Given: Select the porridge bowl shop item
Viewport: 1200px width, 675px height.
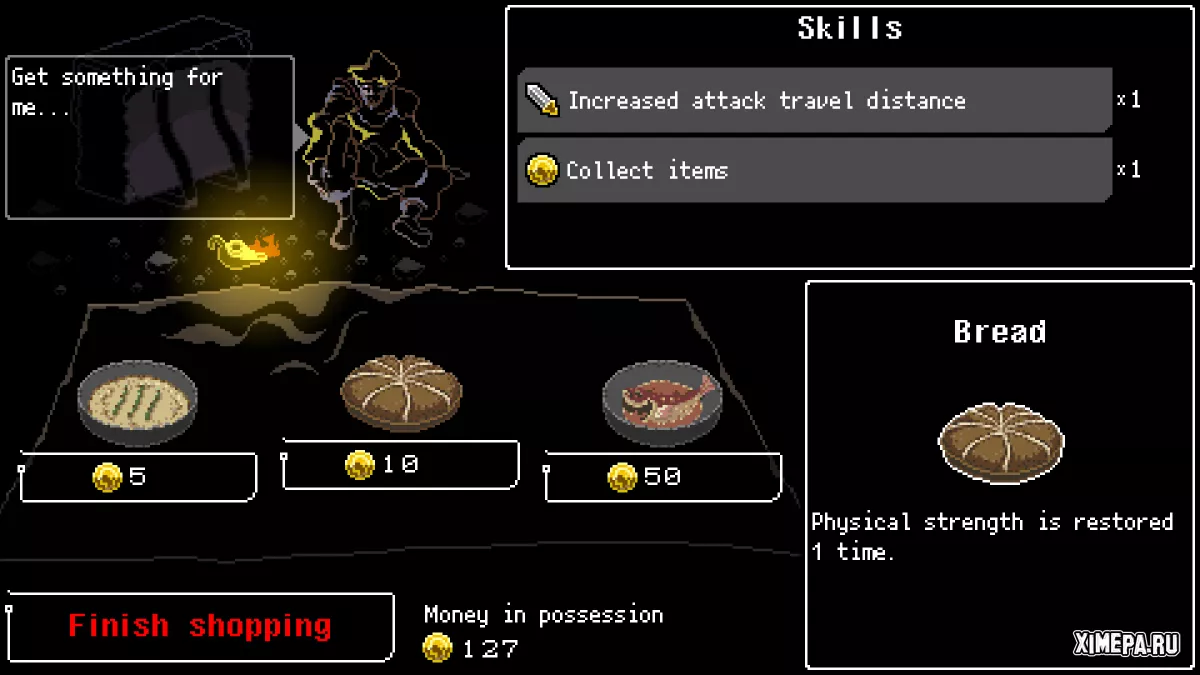Looking at the screenshot, I should (x=137, y=401).
